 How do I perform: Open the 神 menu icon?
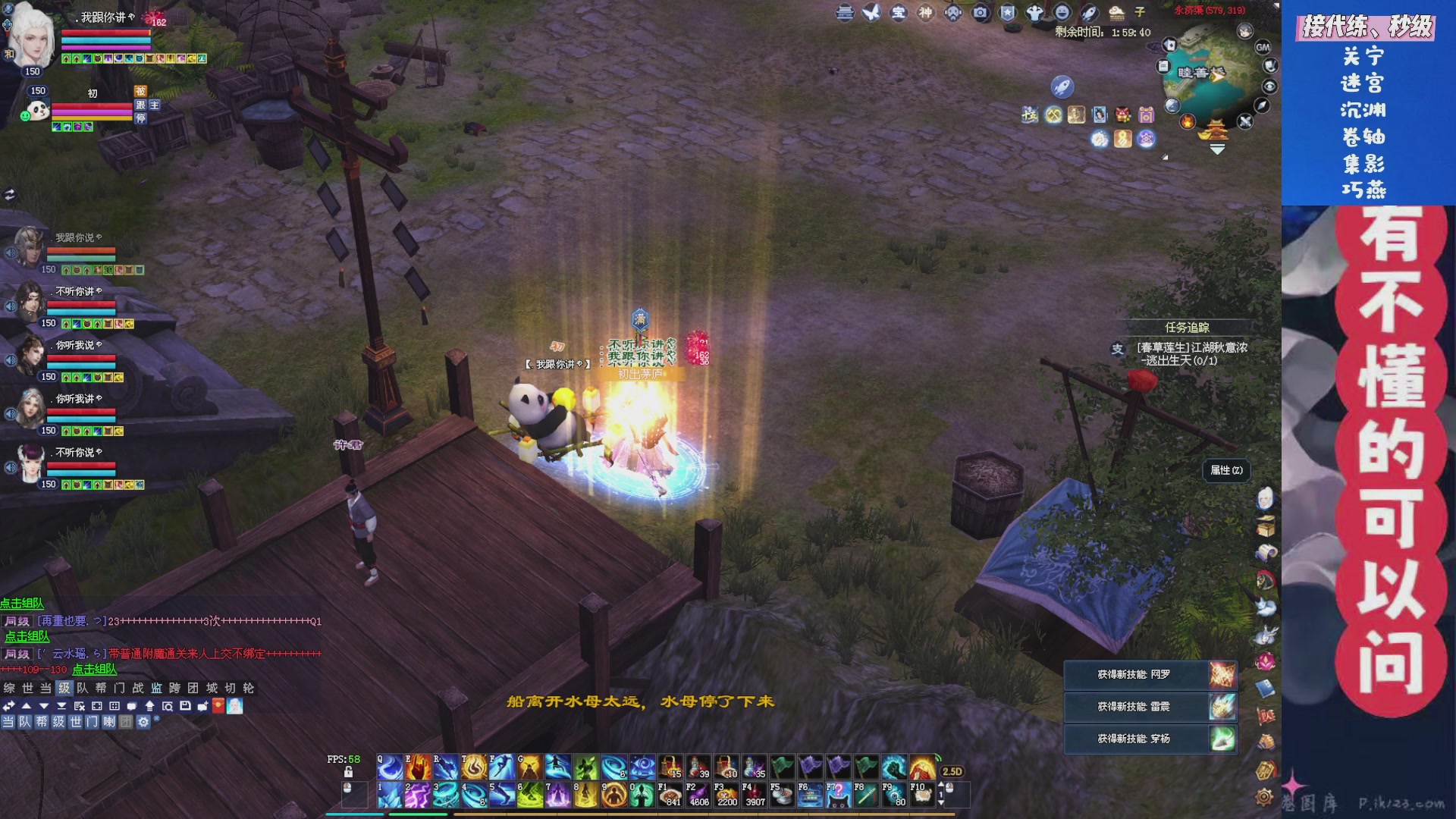point(925,13)
